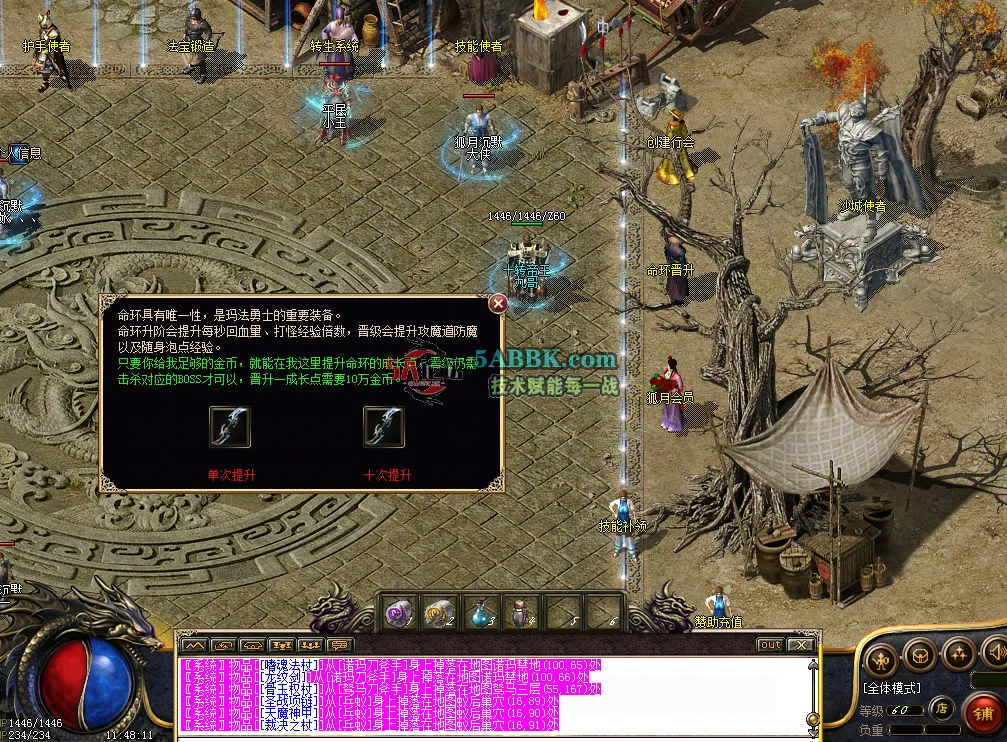Close the 命环 upgrade dialog

(x=498, y=304)
